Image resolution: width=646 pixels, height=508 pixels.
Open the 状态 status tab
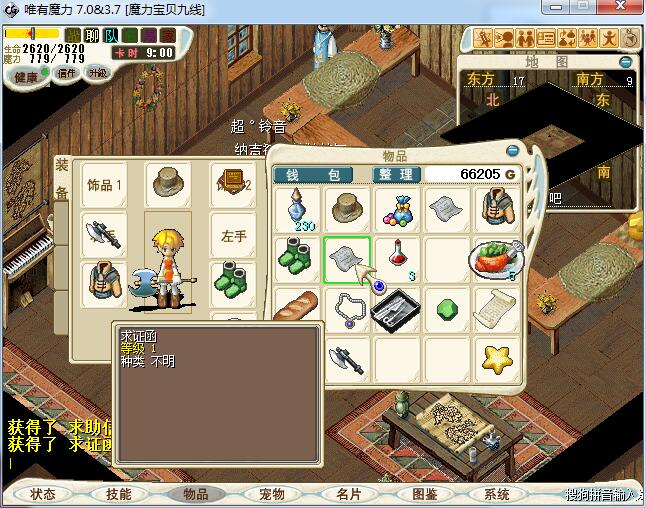click(43, 494)
